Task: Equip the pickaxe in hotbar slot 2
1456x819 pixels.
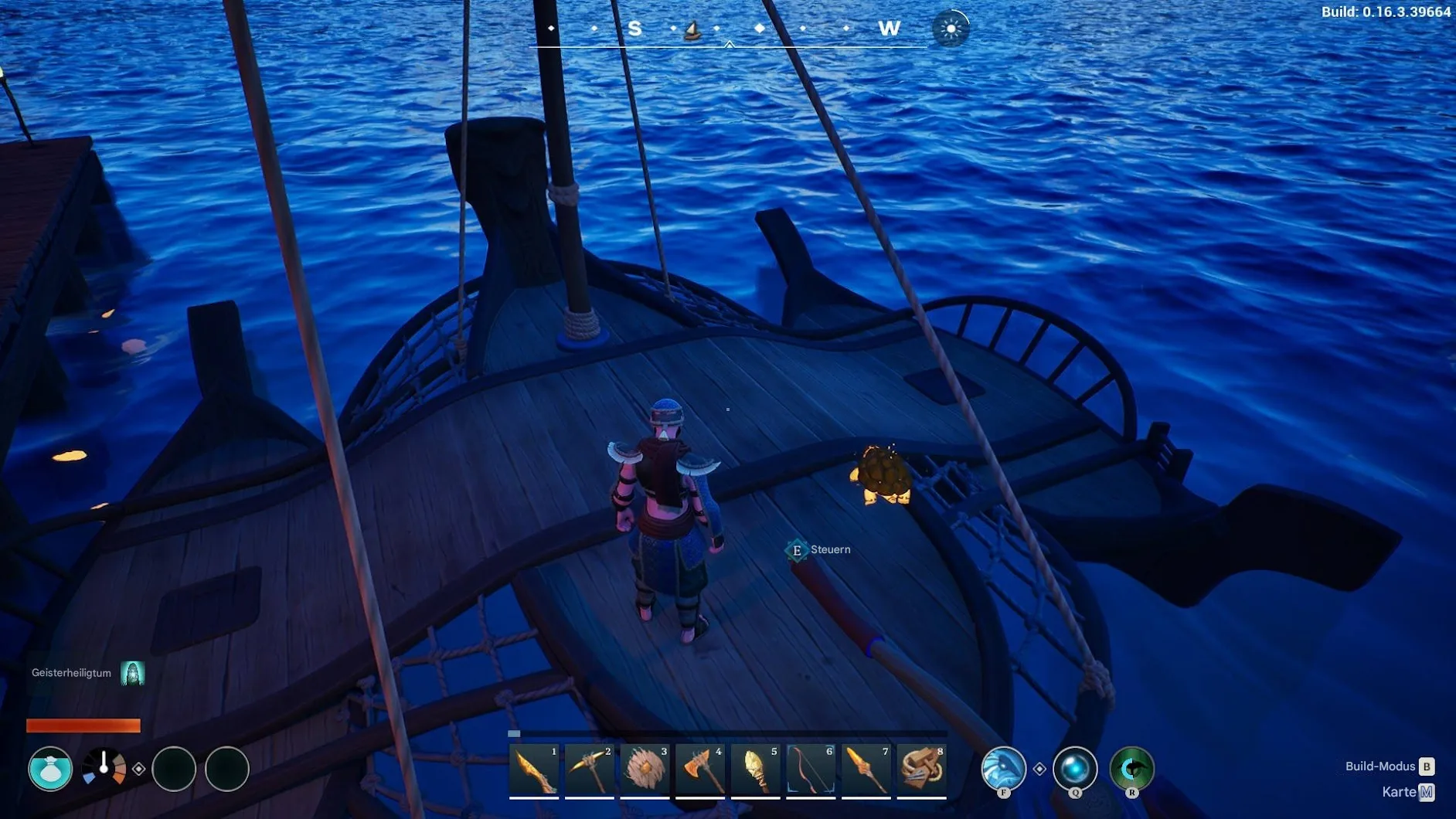Action: click(590, 770)
